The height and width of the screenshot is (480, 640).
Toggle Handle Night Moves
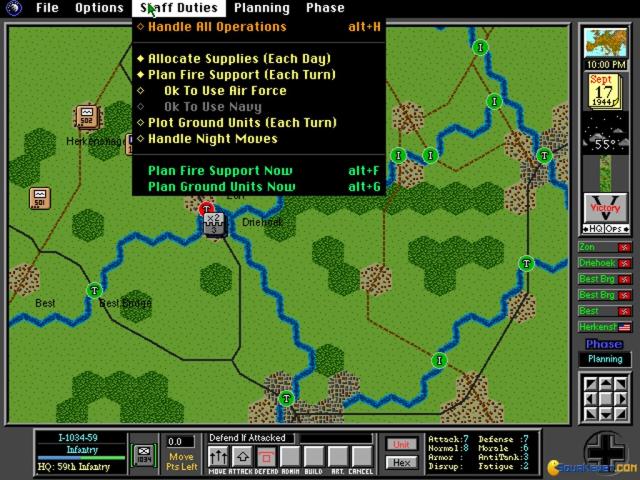coord(212,139)
